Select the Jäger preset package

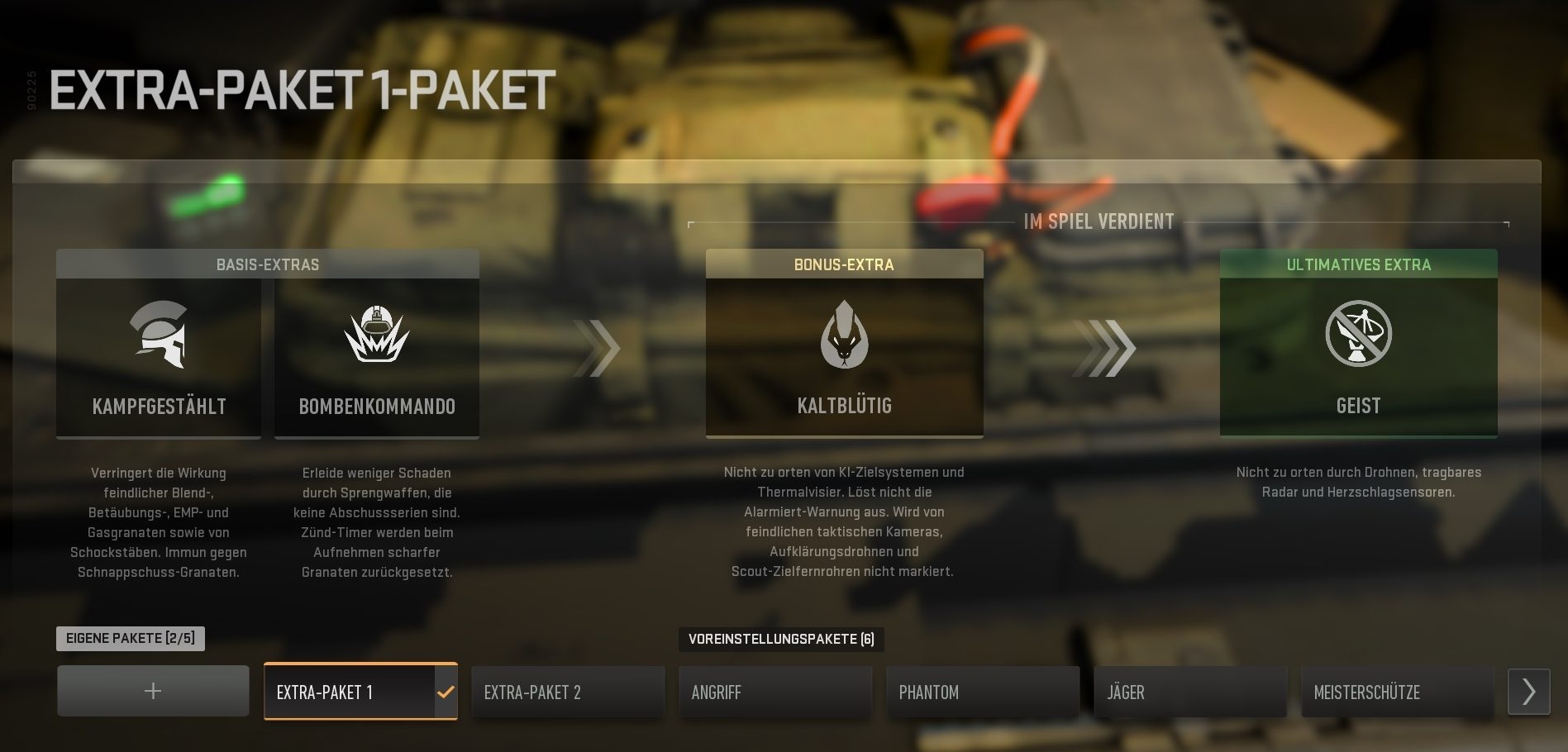pos(1190,692)
